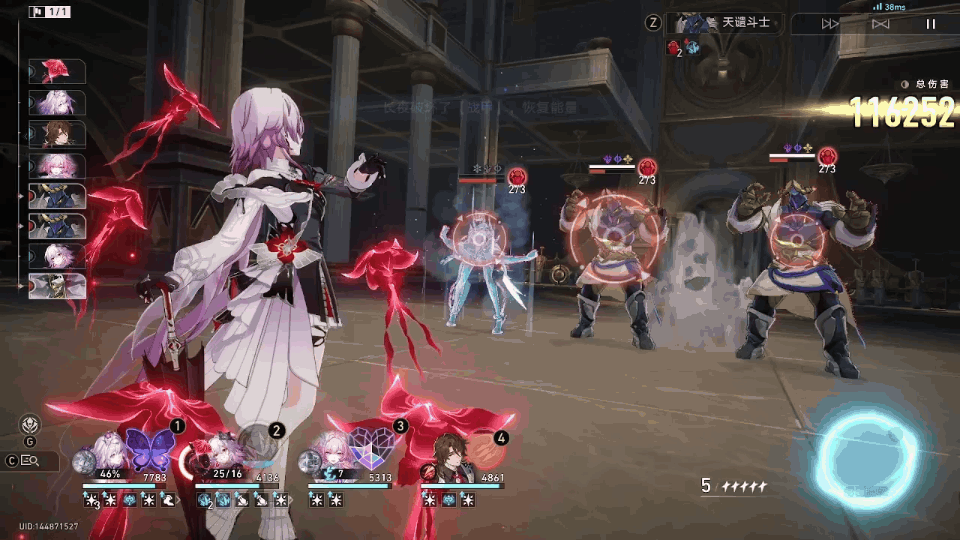
Task: Pause the battle
Action: click(930, 24)
